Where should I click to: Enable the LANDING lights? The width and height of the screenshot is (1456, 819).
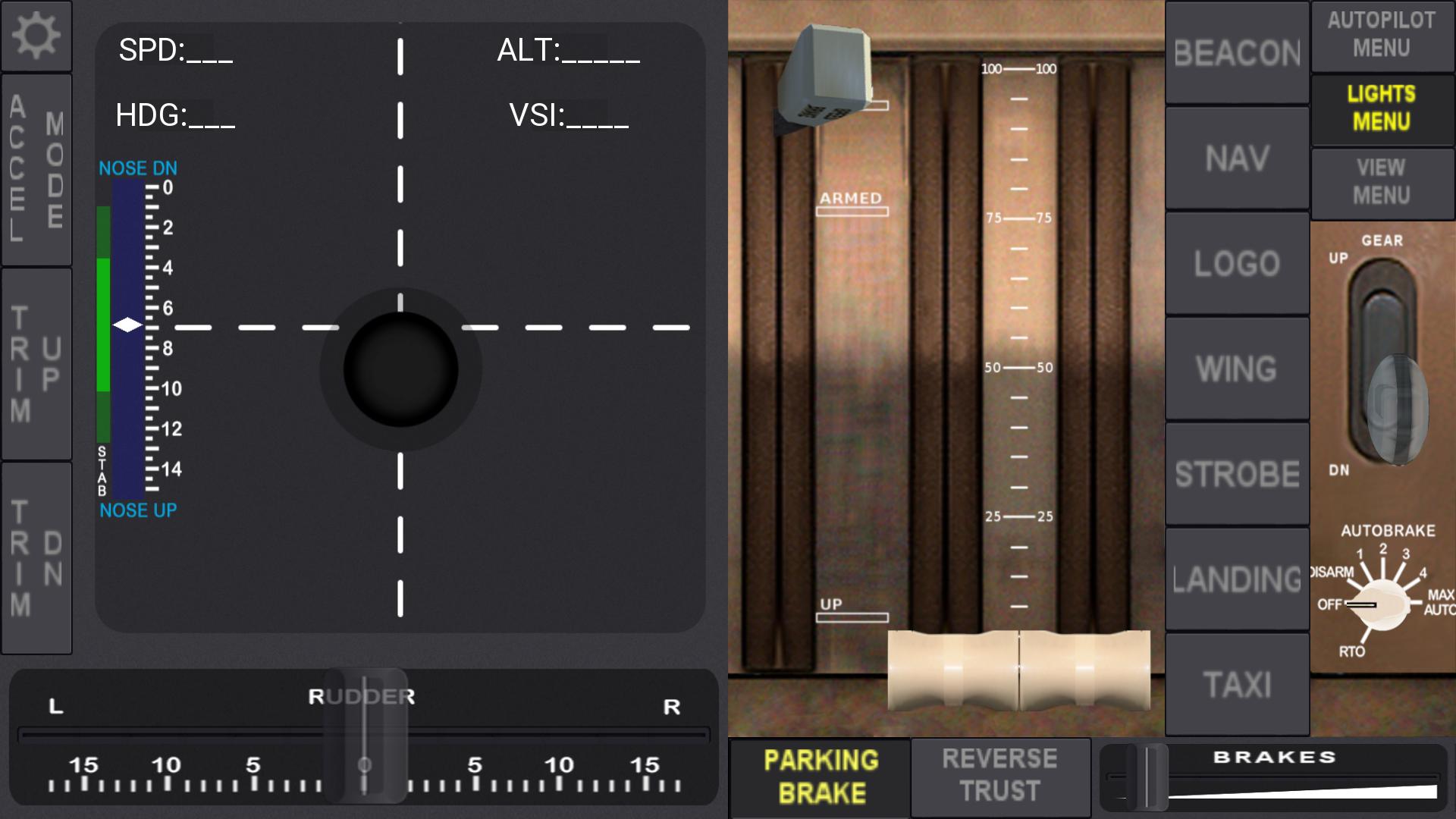(x=1236, y=579)
